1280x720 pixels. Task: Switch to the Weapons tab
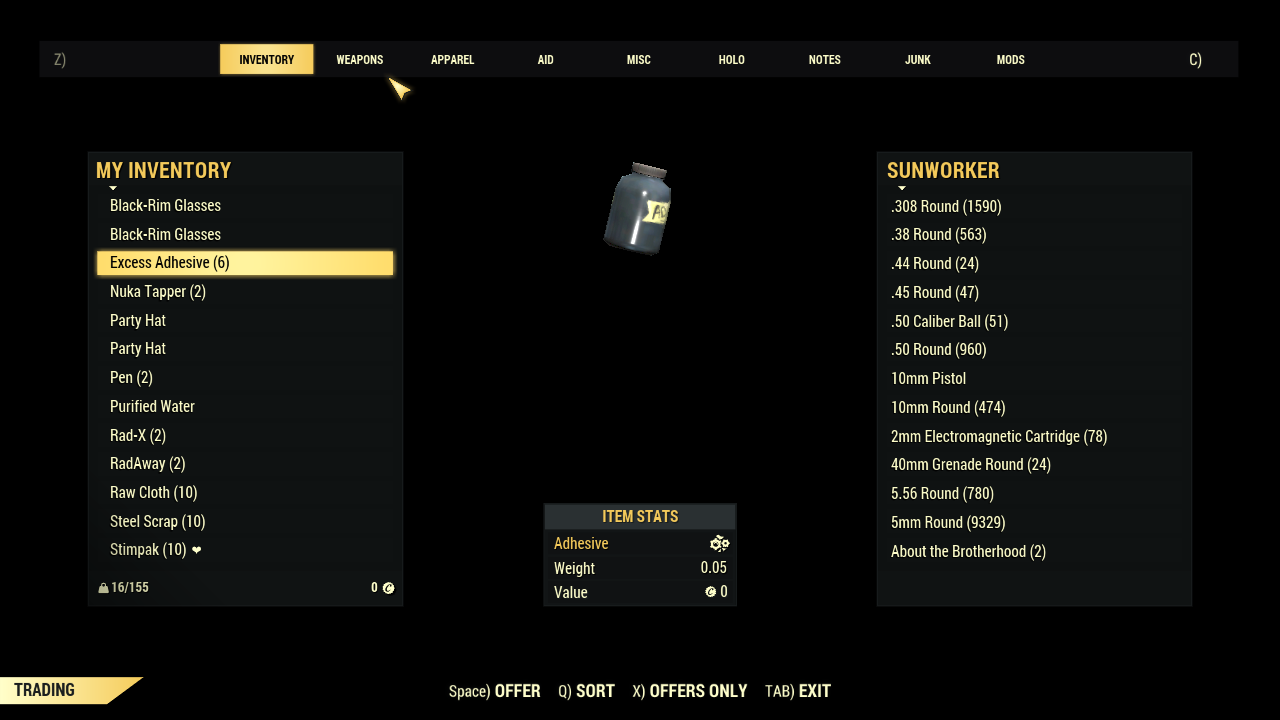[359, 60]
